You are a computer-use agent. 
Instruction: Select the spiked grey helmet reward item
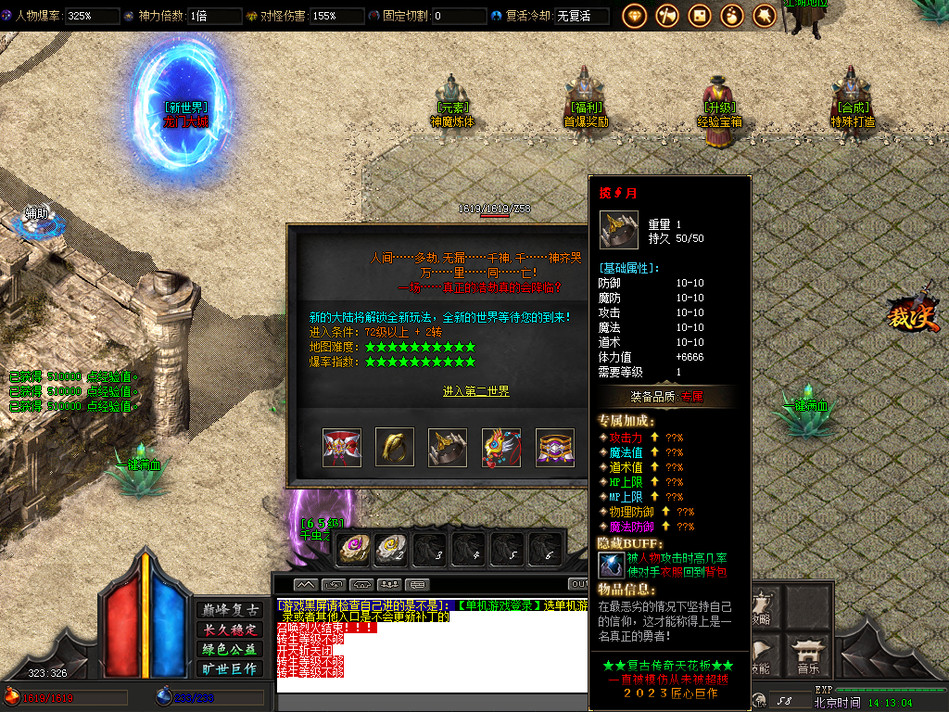tap(448, 447)
